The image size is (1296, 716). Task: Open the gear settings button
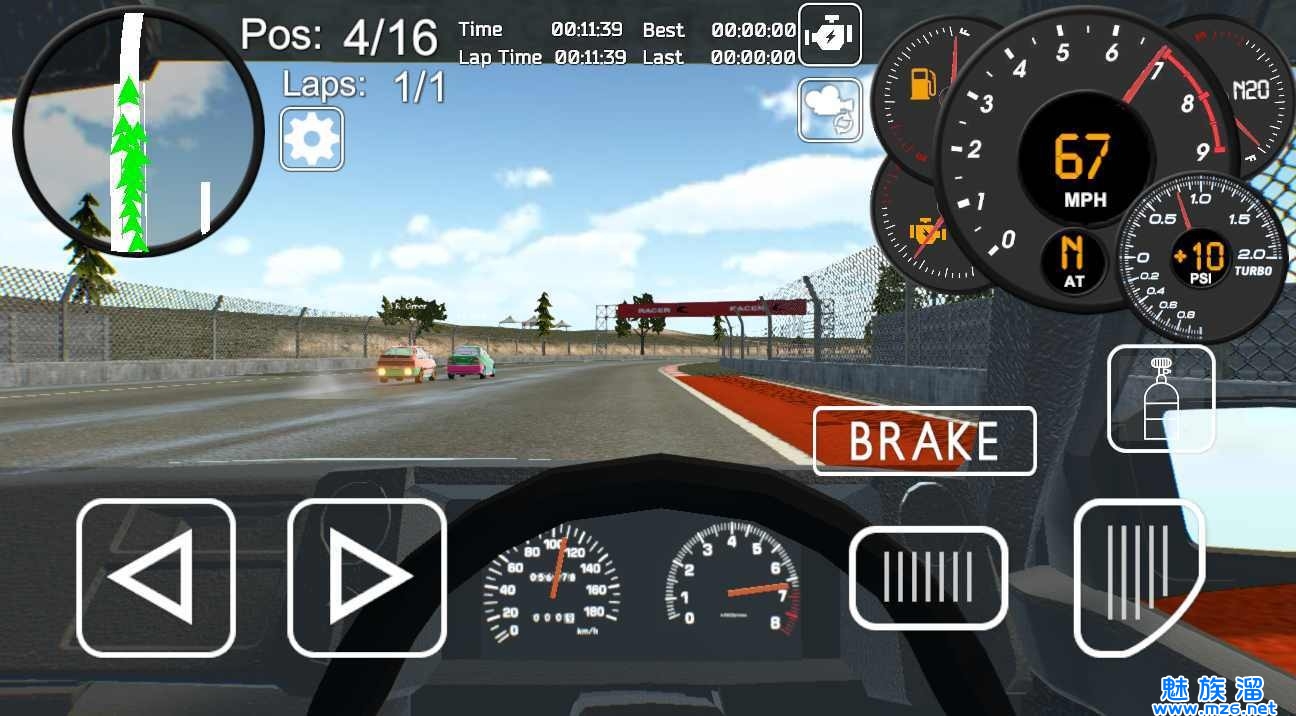pyautogui.click(x=312, y=139)
